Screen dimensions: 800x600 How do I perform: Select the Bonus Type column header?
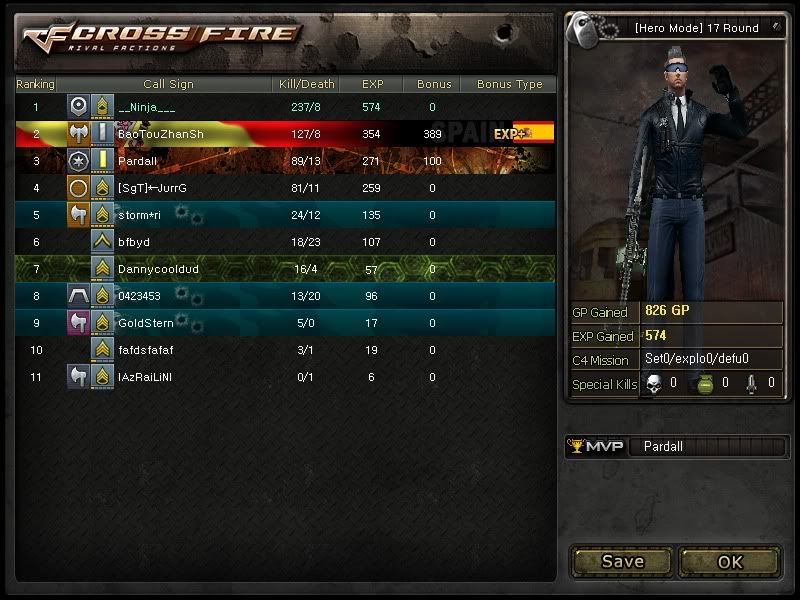509,85
